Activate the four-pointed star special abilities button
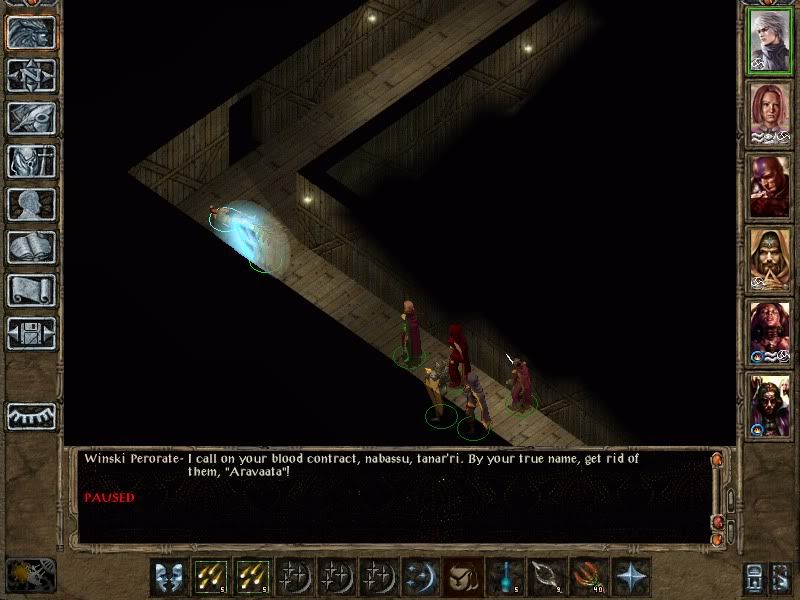 point(631,578)
